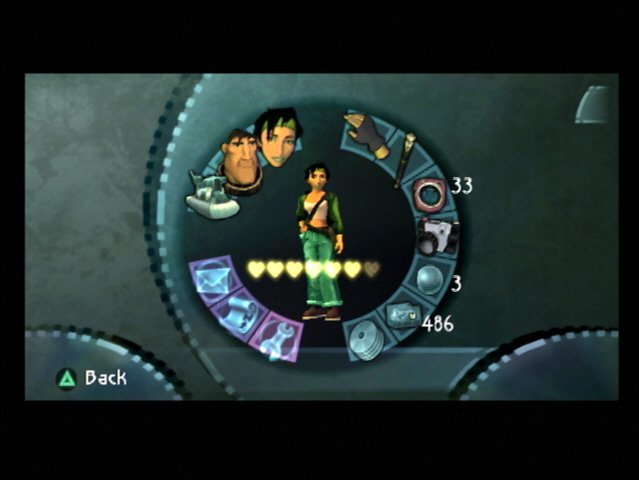This screenshot has width=639, height=480.
Task: Select the Double H character portrait
Action: pos(240,160)
